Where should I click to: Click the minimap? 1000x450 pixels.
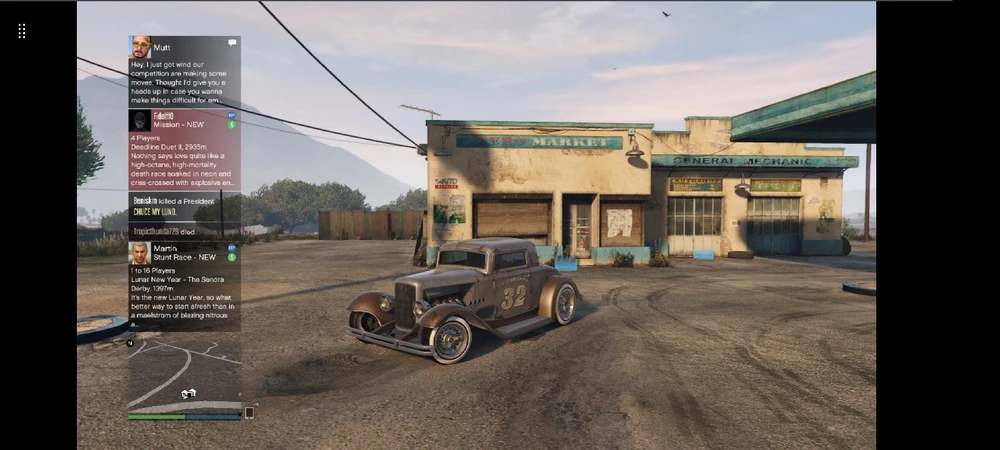pyautogui.click(x=184, y=370)
